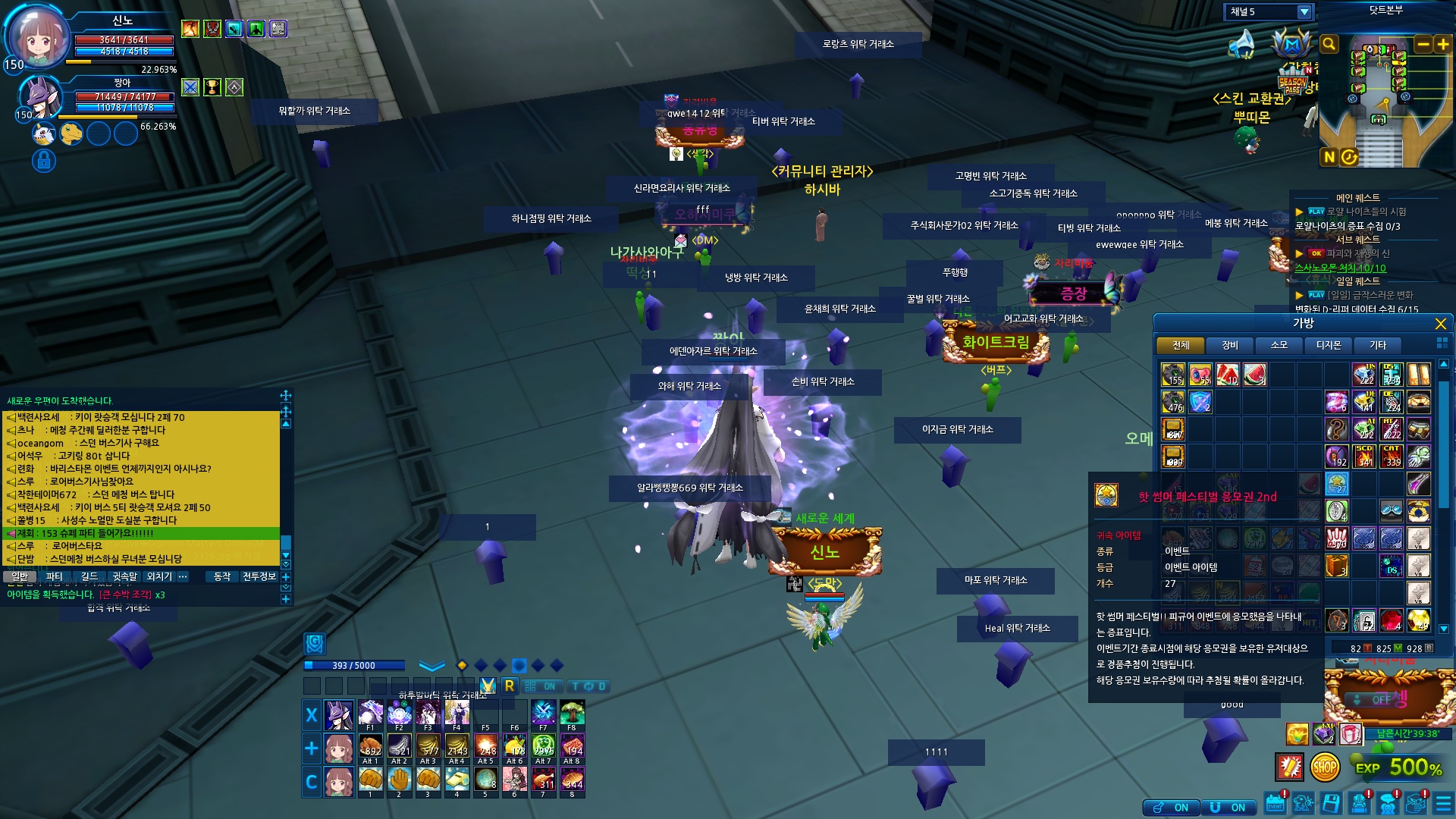Open the 전투정보 combat log tab
Viewport: 1456px width, 819px height.
click(x=259, y=576)
